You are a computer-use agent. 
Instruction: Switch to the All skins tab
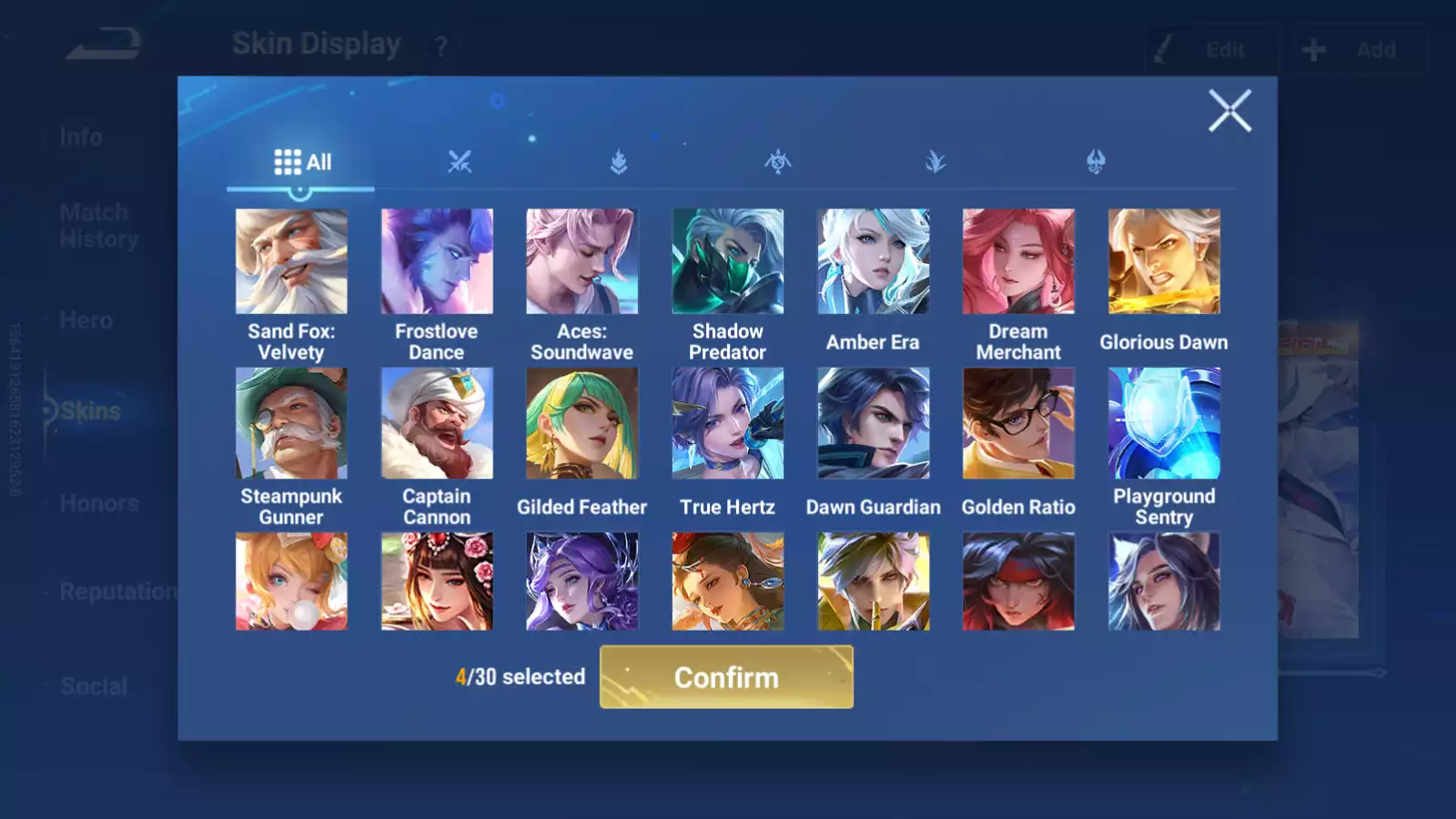point(302,163)
